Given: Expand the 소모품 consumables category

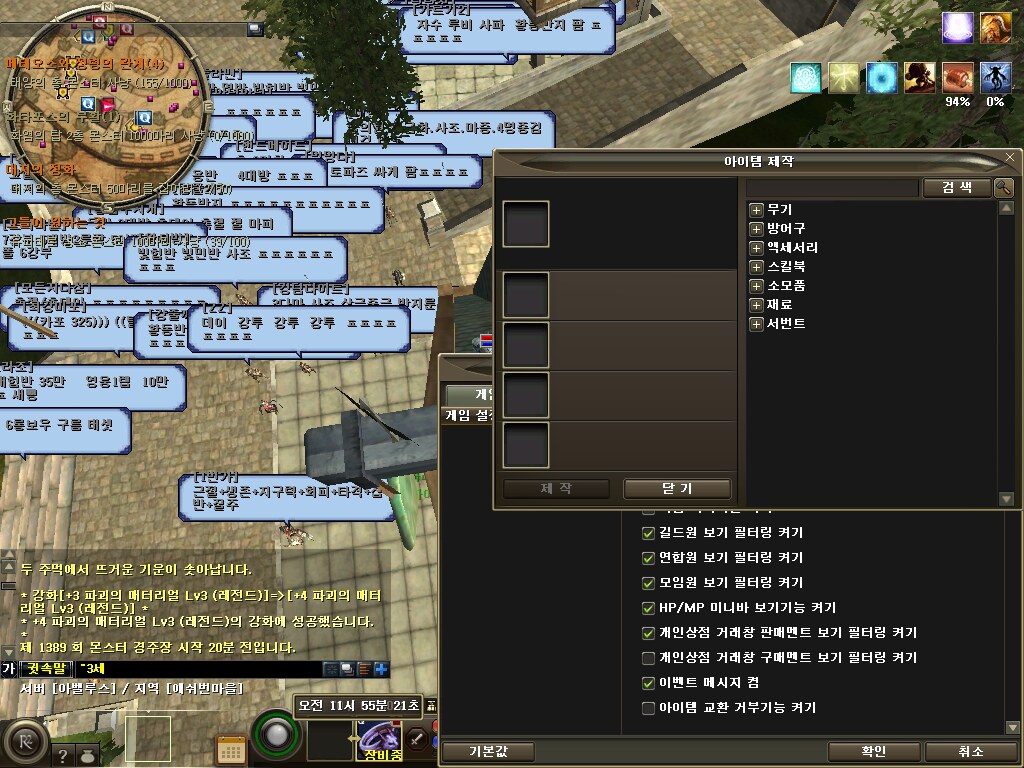Looking at the screenshot, I should coord(756,286).
